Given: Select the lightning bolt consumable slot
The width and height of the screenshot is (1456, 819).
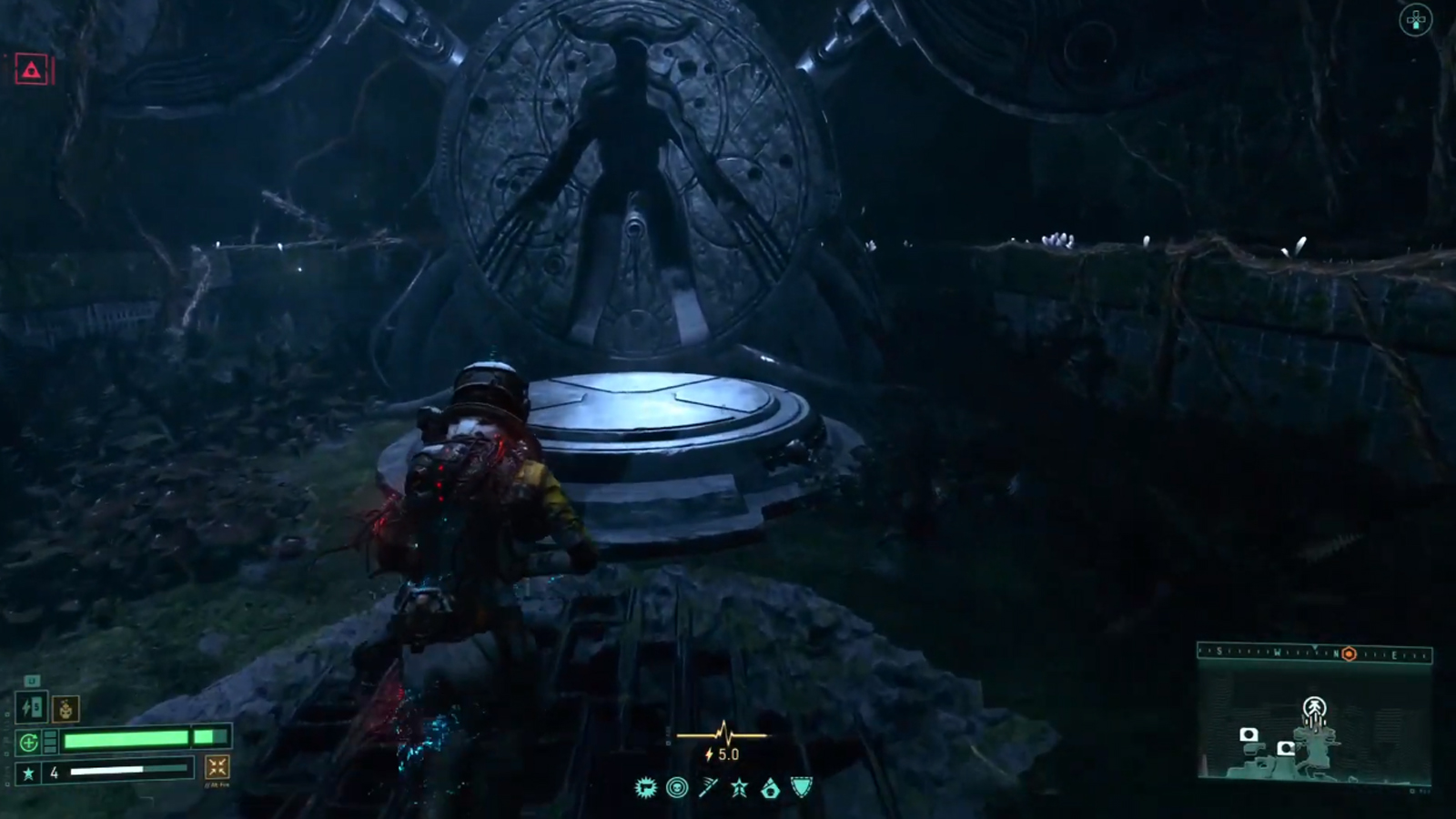Looking at the screenshot, I should (x=32, y=708).
